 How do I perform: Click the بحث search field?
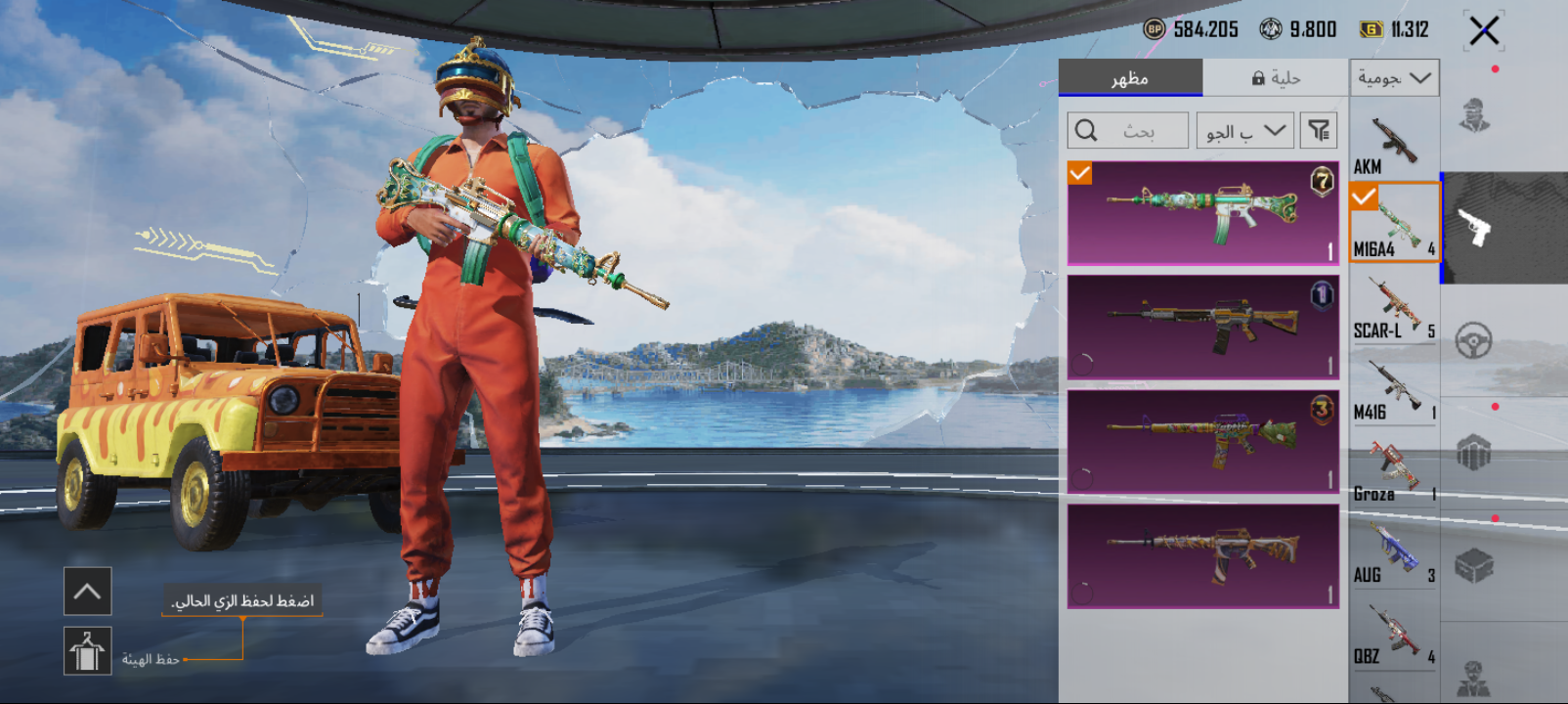tap(1128, 130)
